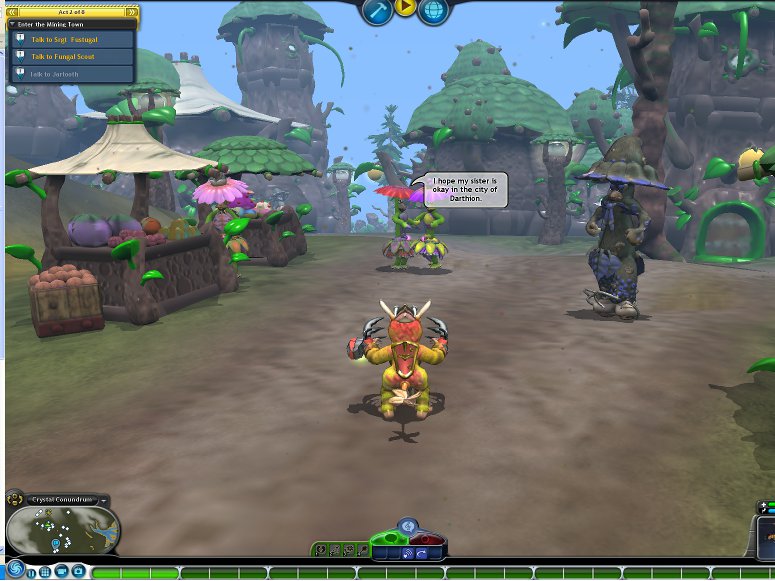
Task: Go to the previous act with the left arrows
Action: (12, 12)
